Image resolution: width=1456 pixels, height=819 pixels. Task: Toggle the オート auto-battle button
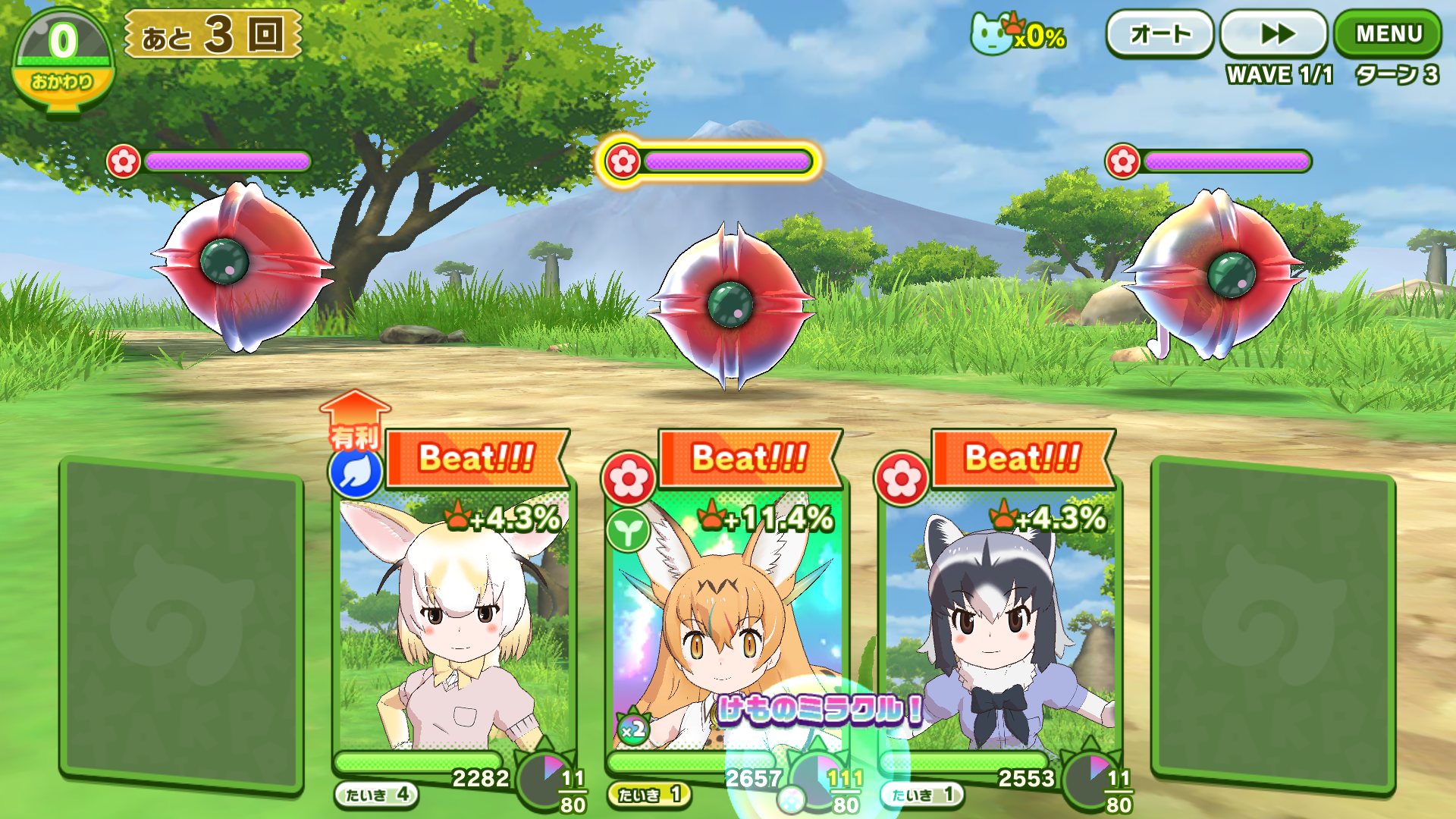click(x=1159, y=34)
